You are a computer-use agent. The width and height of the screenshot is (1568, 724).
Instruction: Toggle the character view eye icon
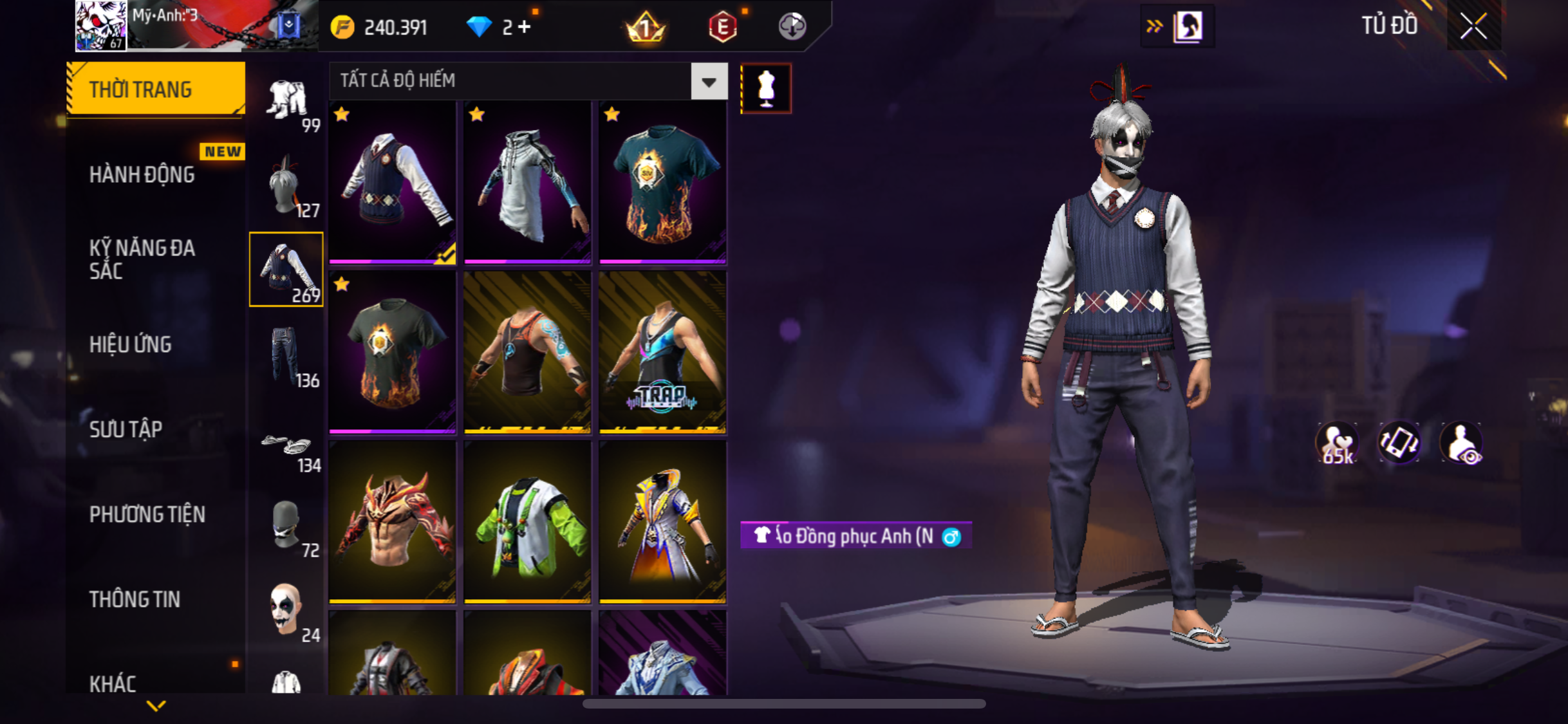(1461, 443)
